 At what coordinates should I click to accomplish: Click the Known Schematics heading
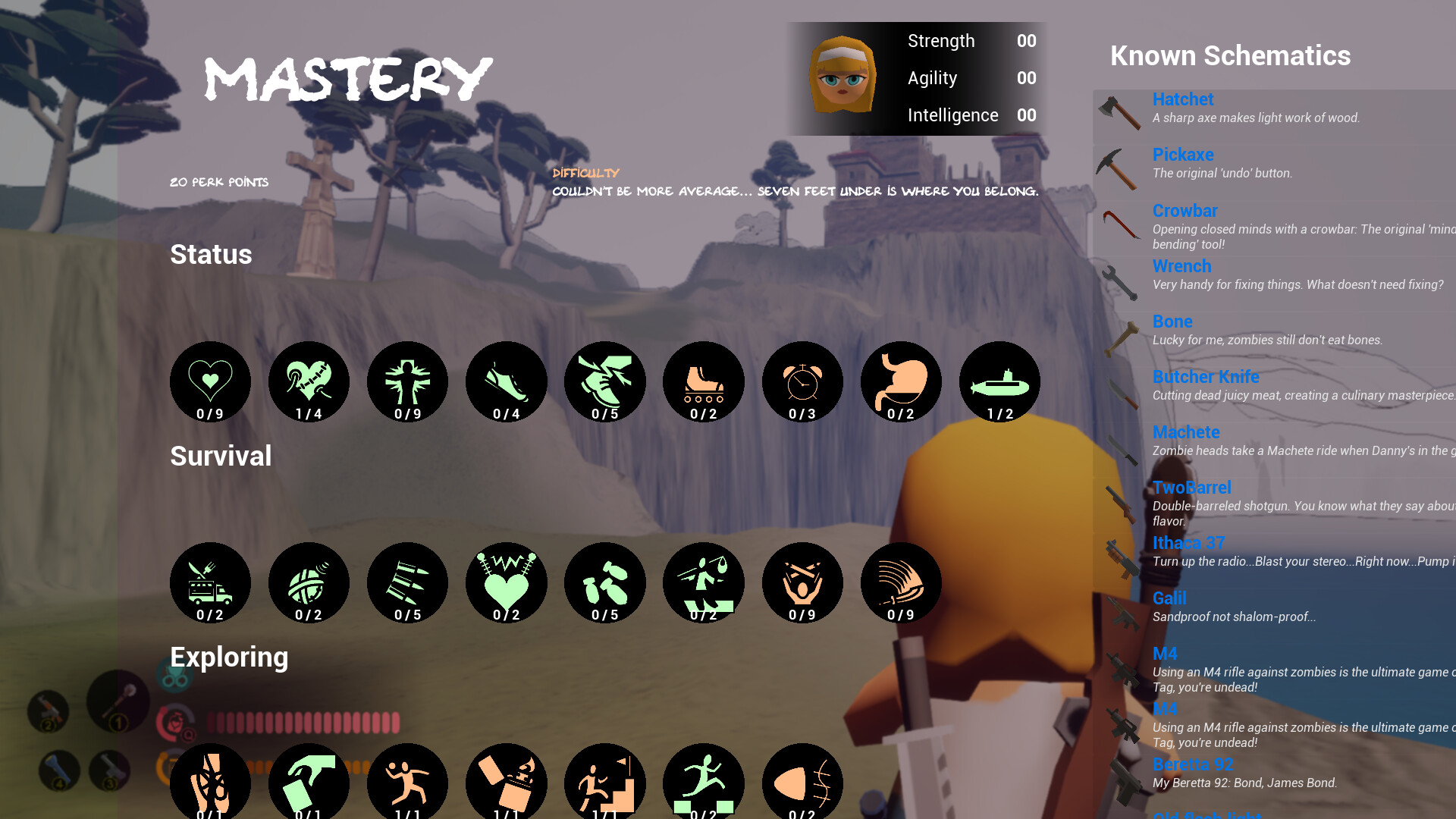(x=1228, y=55)
